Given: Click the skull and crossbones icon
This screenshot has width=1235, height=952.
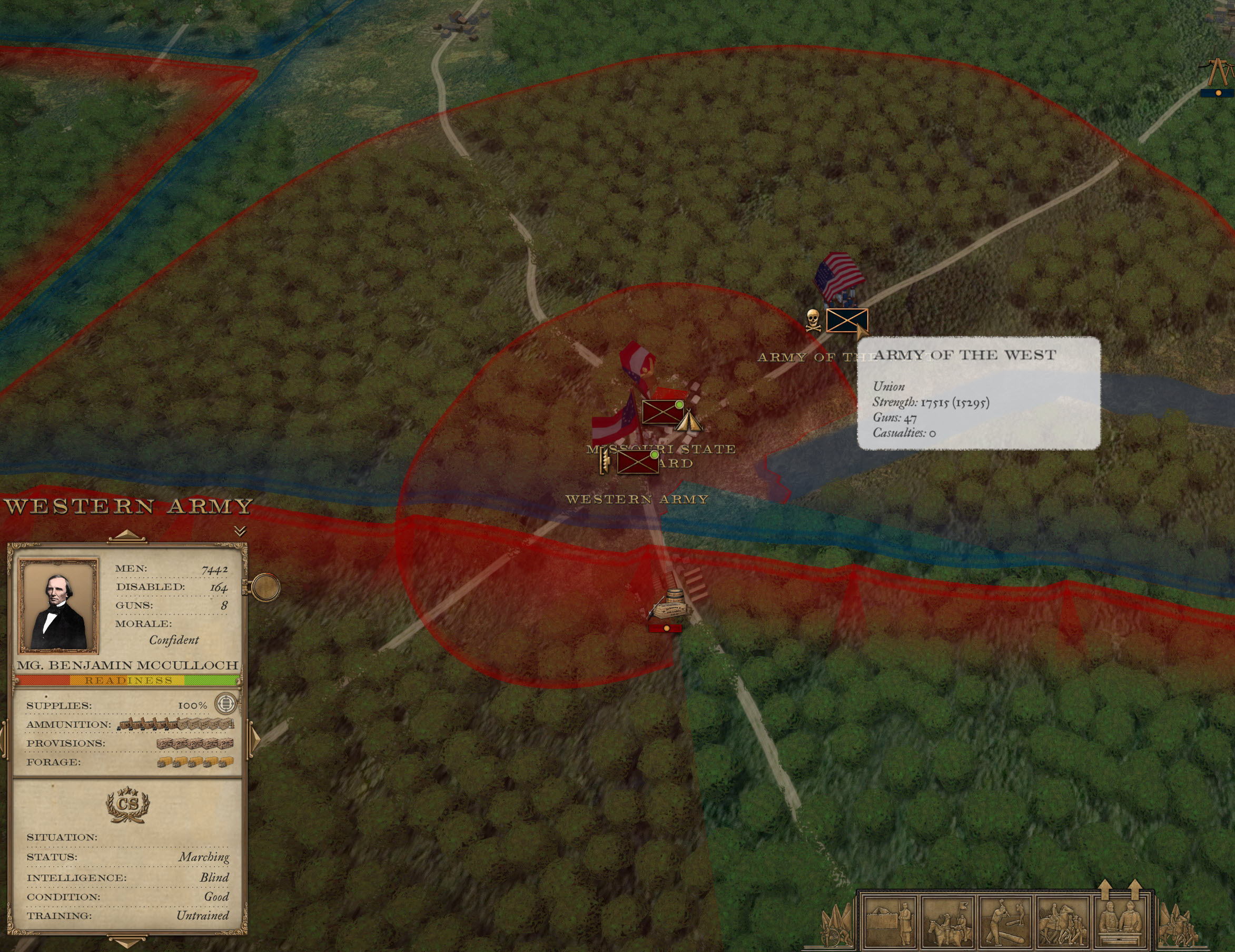Looking at the screenshot, I should pyautogui.click(x=813, y=320).
